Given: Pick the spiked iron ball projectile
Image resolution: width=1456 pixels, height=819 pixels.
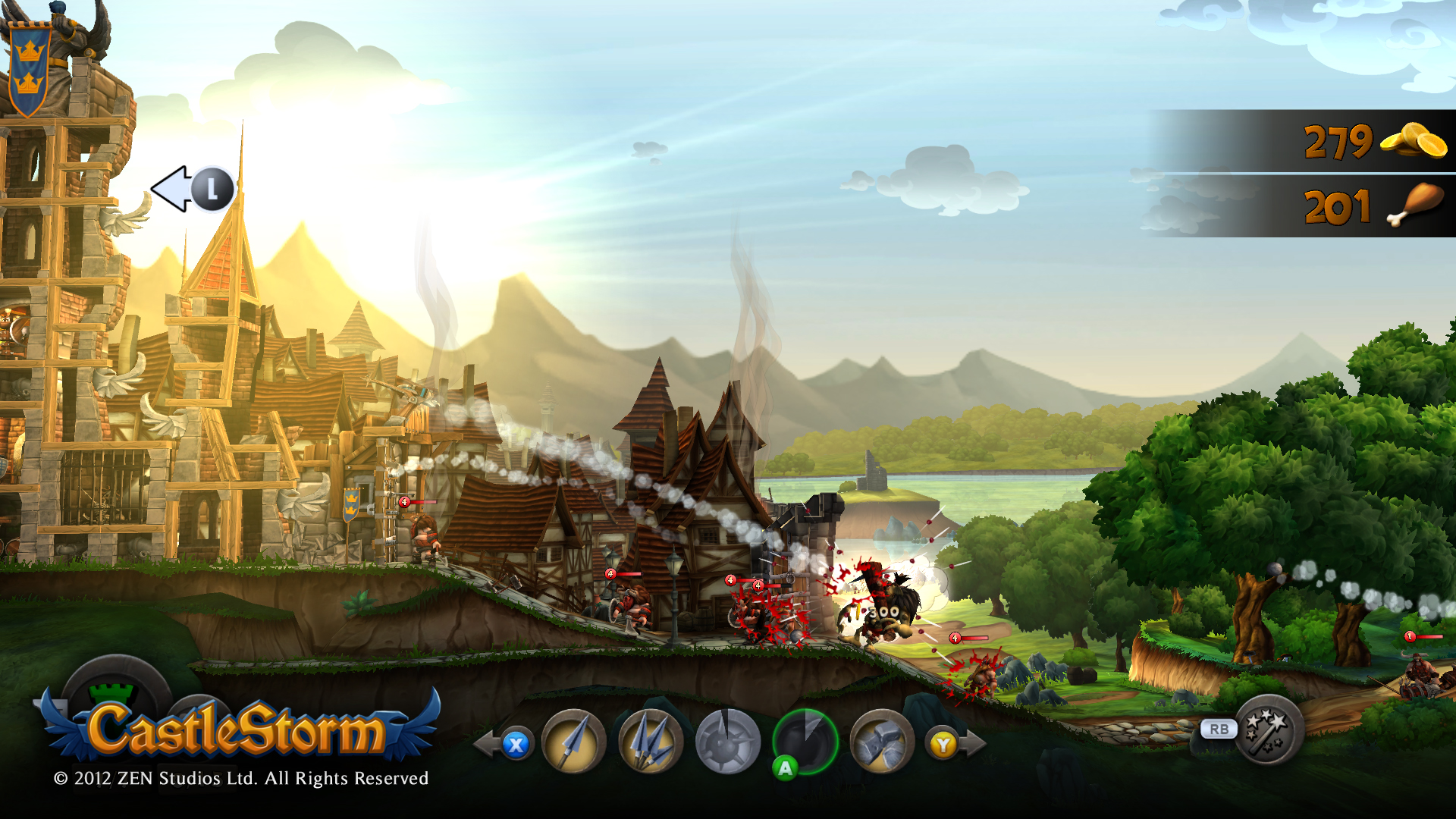Looking at the screenshot, I should click(727, 742).
